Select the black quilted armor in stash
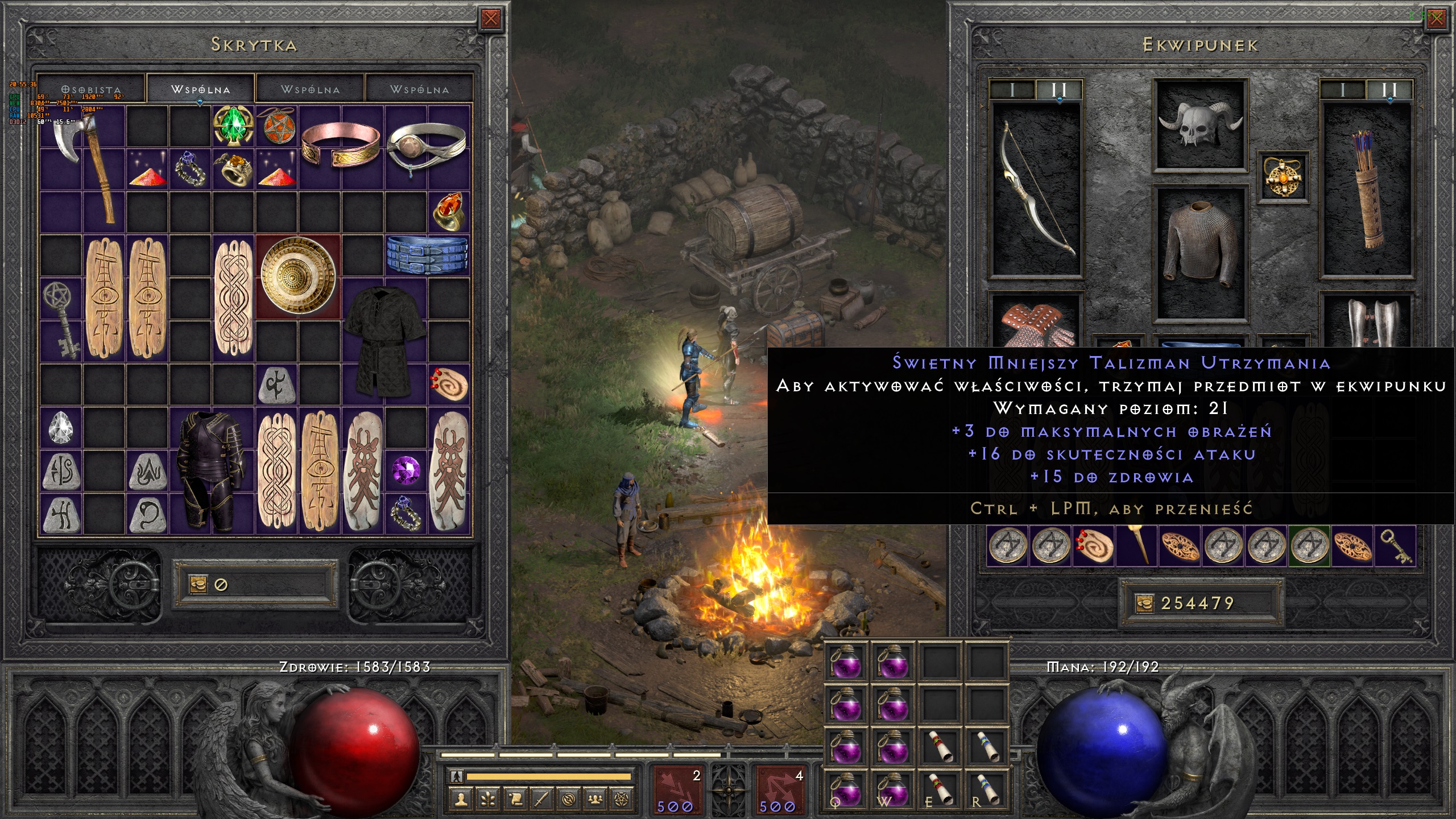The image size is (1456, 819). (x=385, y=341)
